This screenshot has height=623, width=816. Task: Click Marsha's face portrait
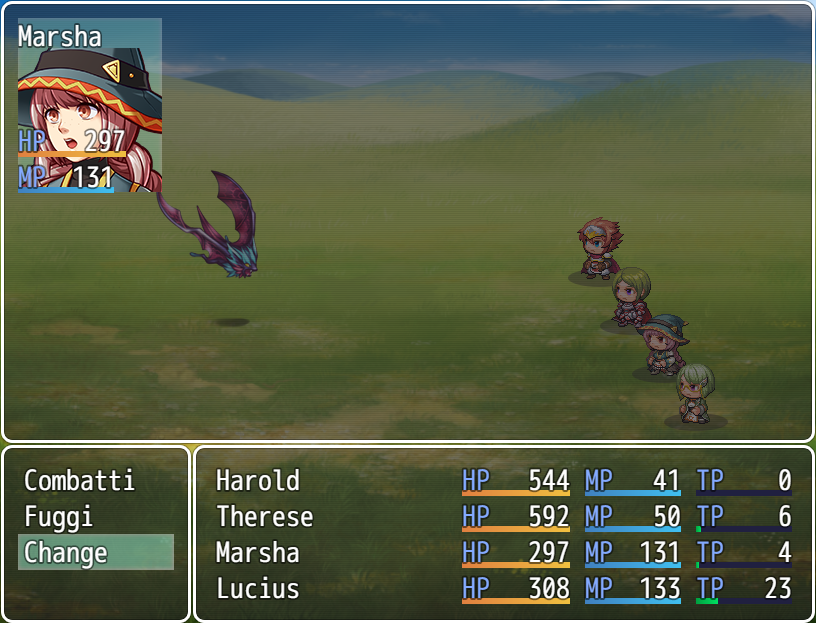(90, 105)
